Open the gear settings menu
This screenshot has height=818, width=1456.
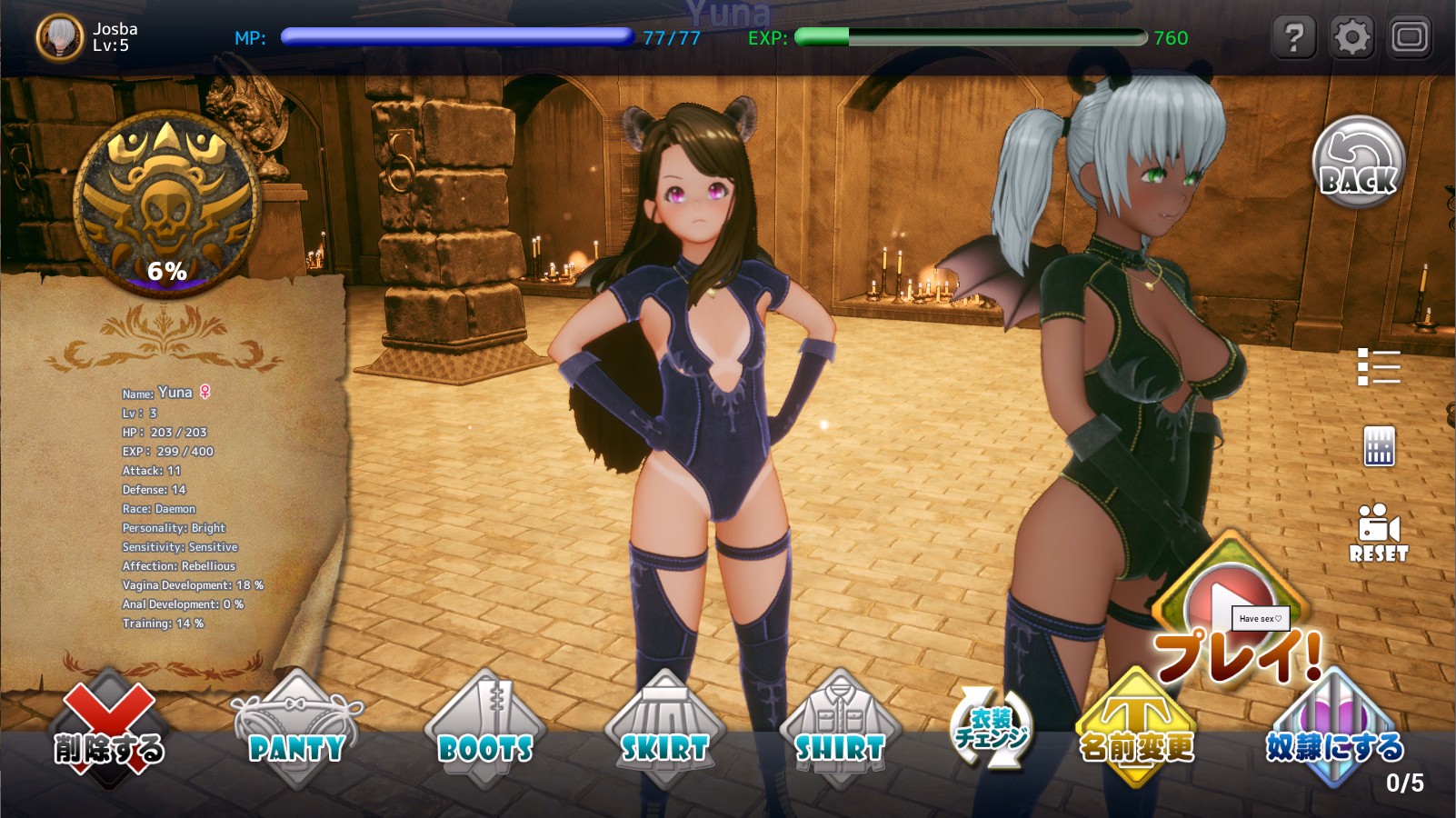point(1351,38)
